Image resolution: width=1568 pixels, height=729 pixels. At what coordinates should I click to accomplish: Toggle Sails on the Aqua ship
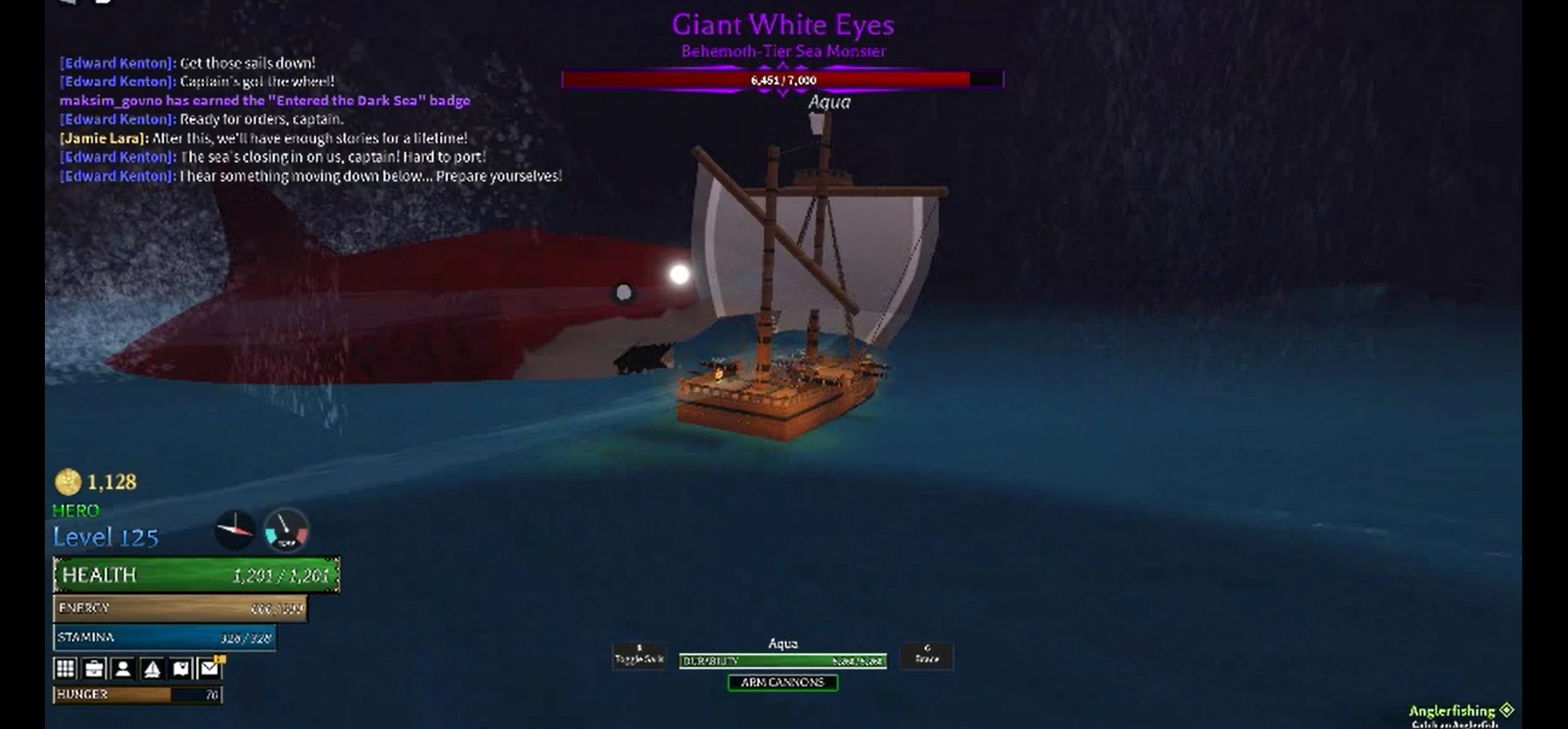tap(638, 656)
